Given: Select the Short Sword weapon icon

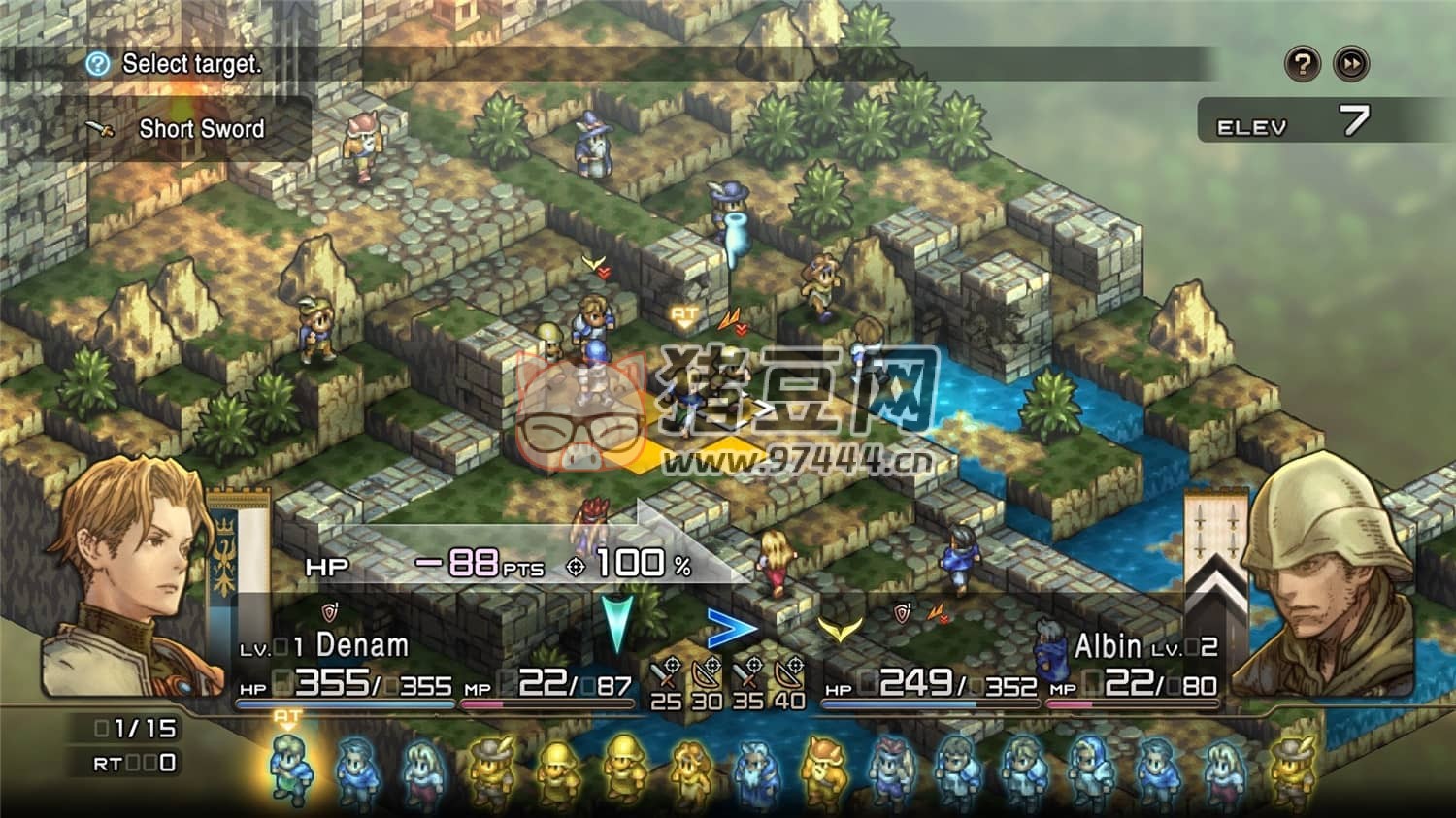Looking at the screenshot, I should tap(100, 129).
